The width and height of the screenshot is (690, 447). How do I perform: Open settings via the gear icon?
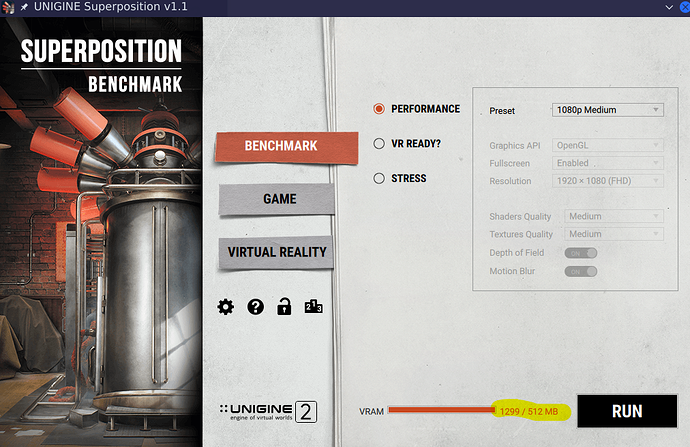[226, 307]
